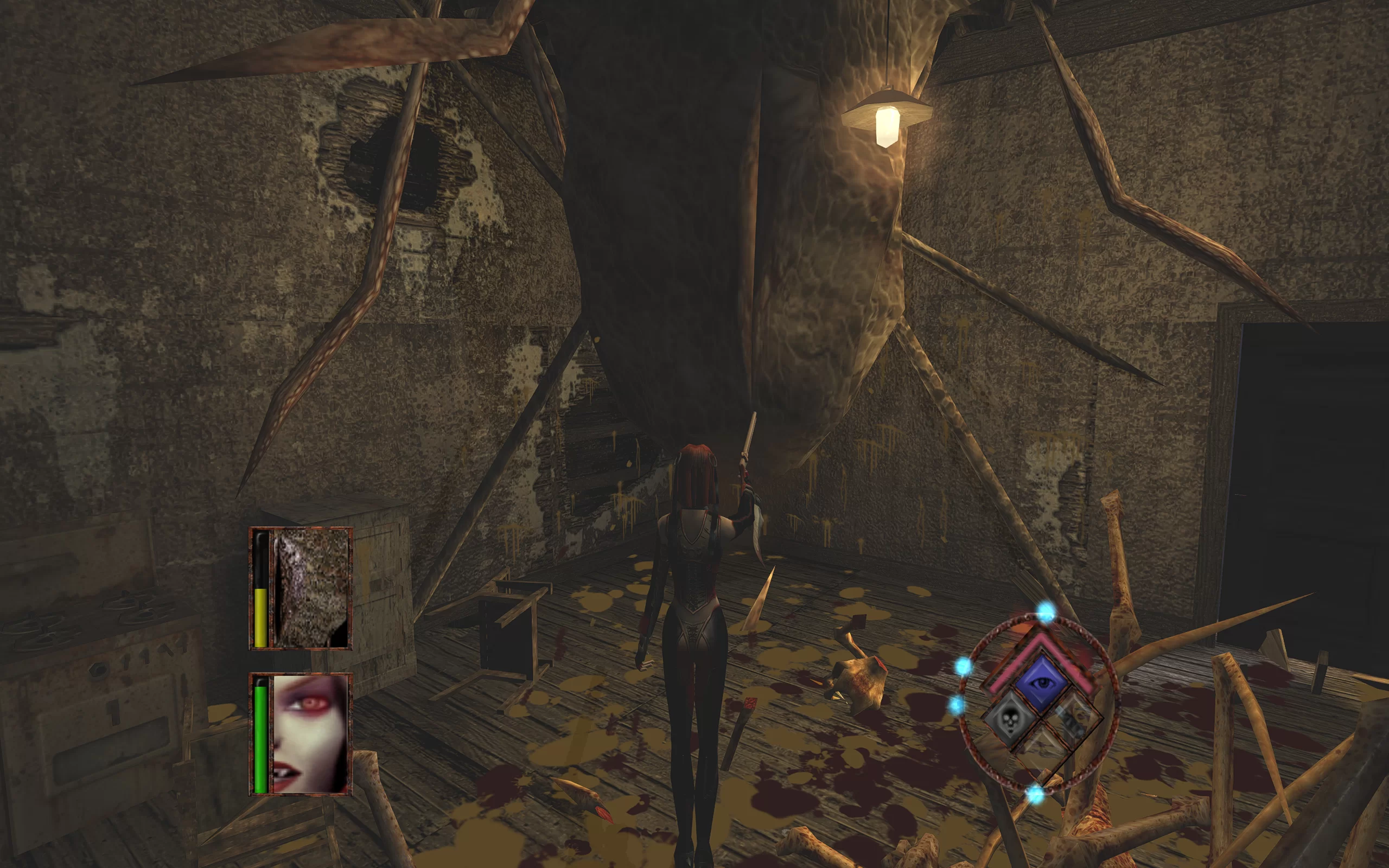This screenshot has height=868, width=1389.
Task: Activate the blue eye vision icon
Action: 1041,682
